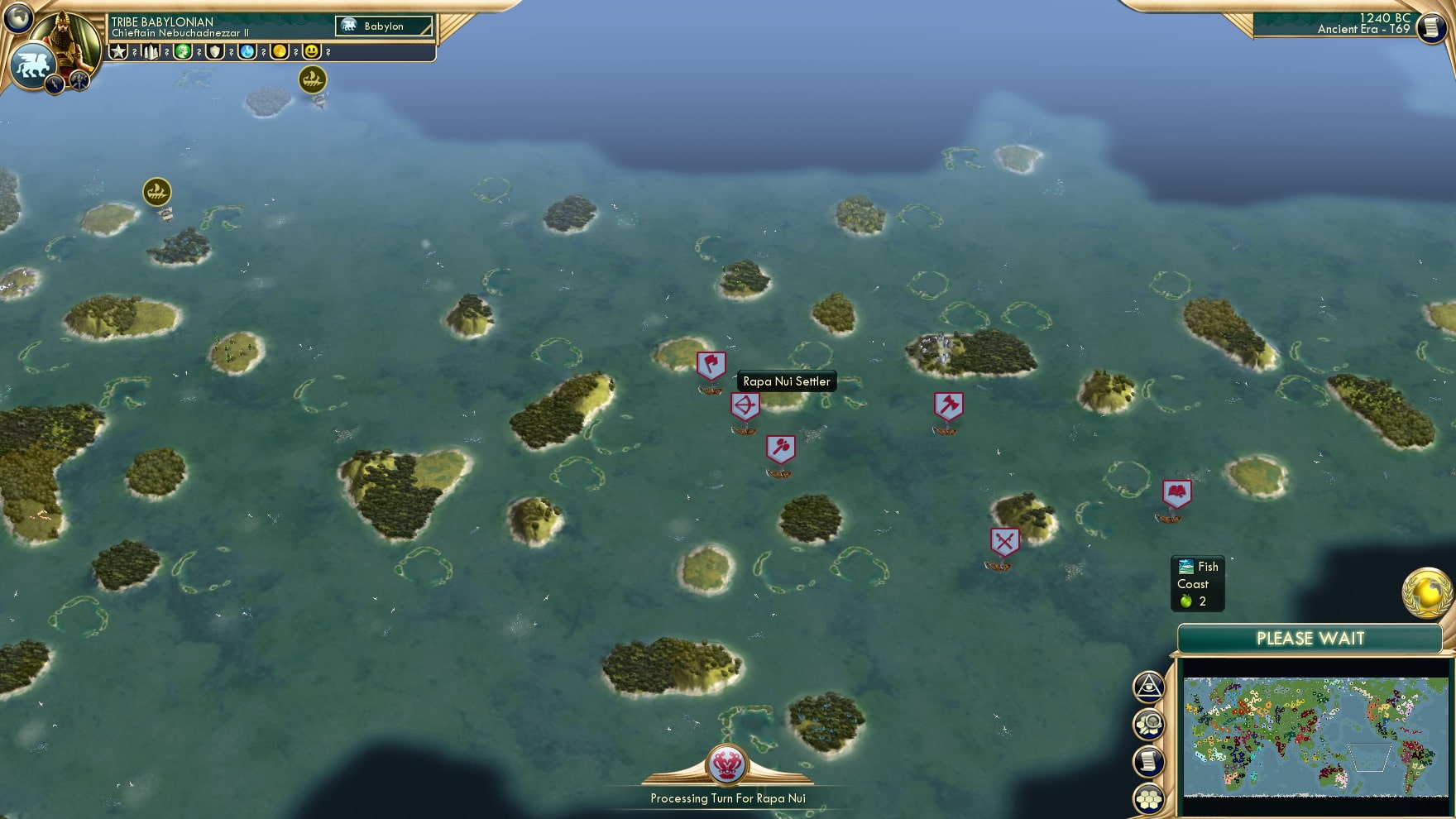1456x819 pixels.
Task: Click the white star score icon
Action: click(x=118, y=51)
